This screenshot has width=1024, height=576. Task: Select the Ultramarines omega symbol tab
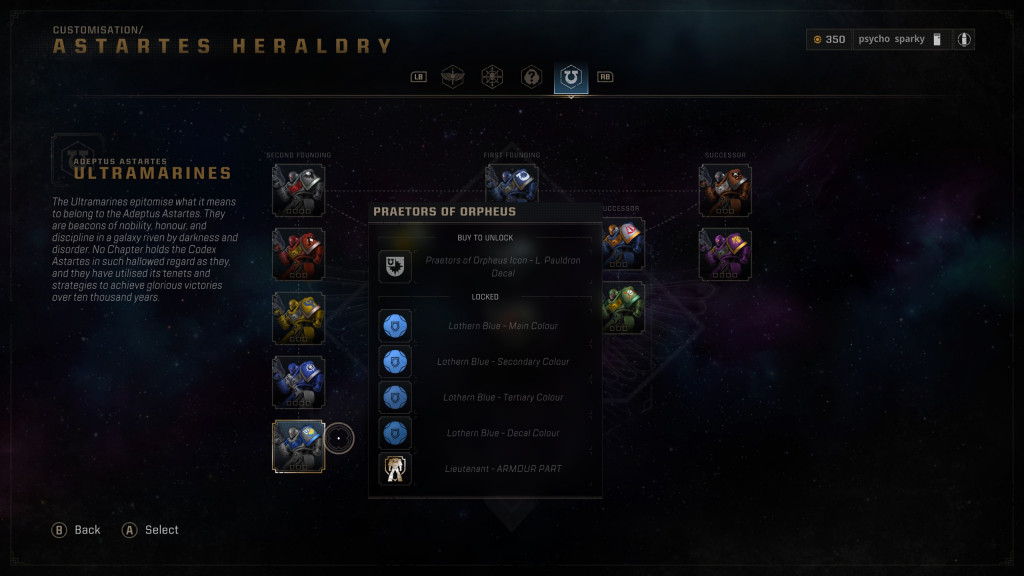click(571, 77)
